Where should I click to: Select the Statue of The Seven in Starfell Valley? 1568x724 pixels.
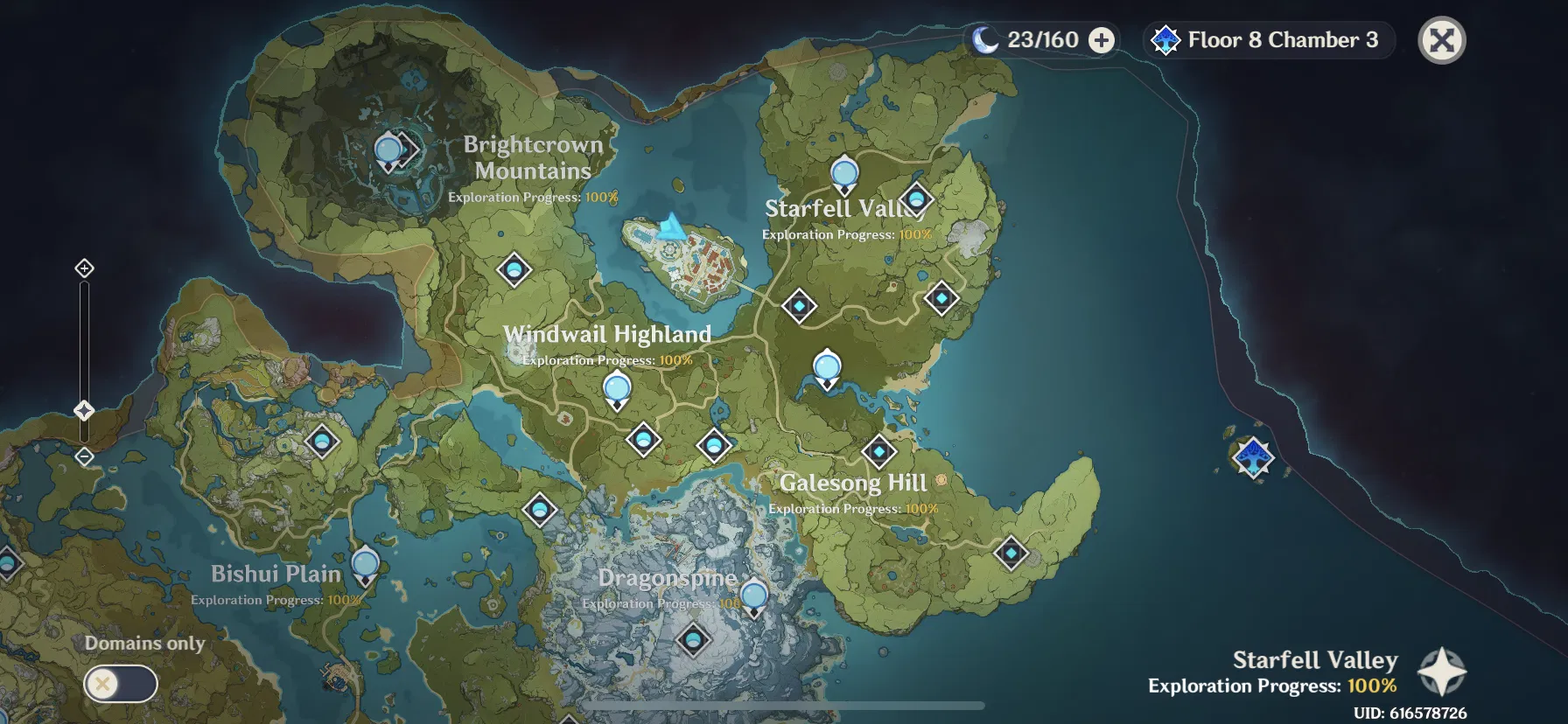coord(843,173)
